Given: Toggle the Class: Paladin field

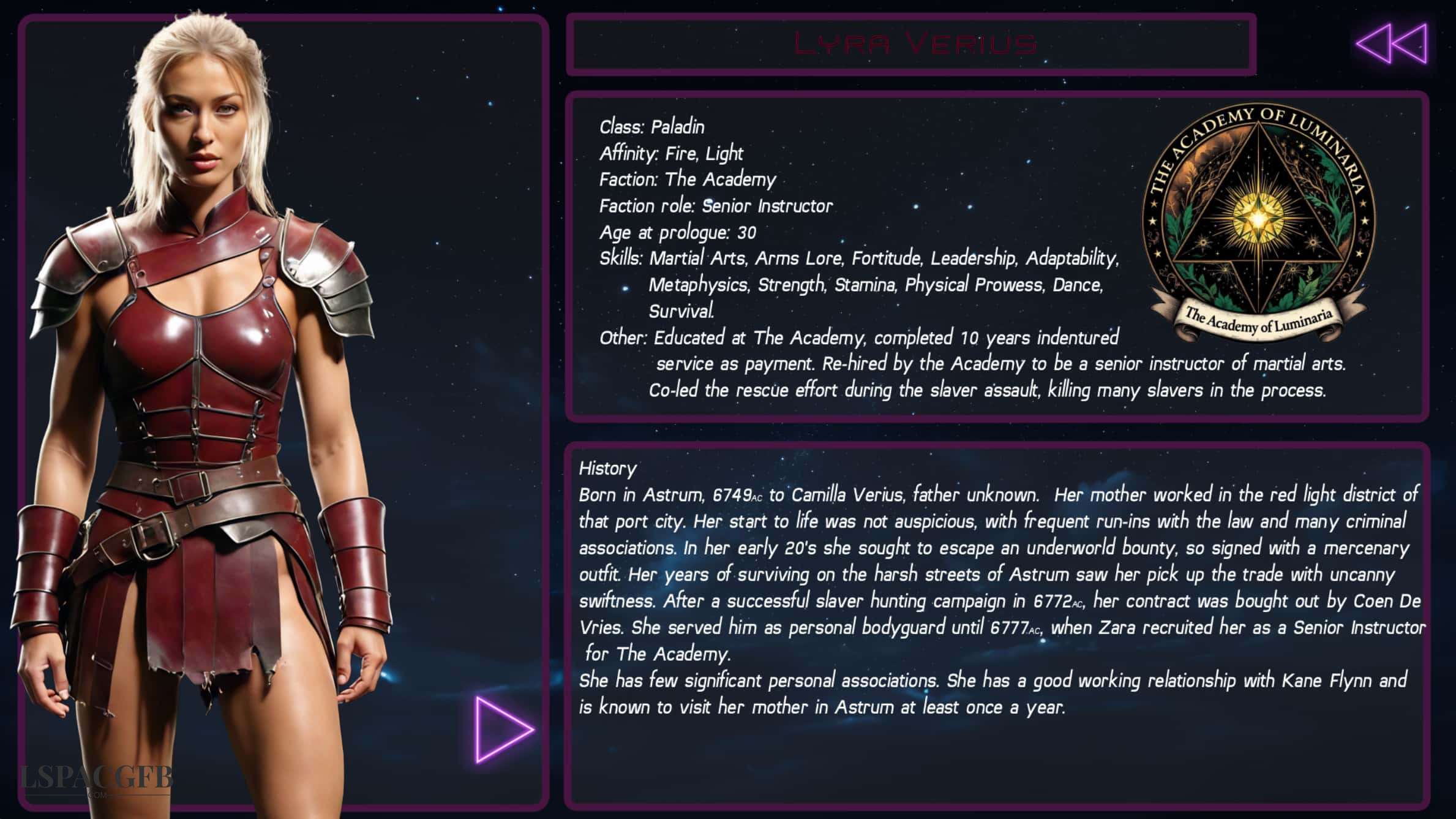Looking at the screenshot, I should coord(651,127).
